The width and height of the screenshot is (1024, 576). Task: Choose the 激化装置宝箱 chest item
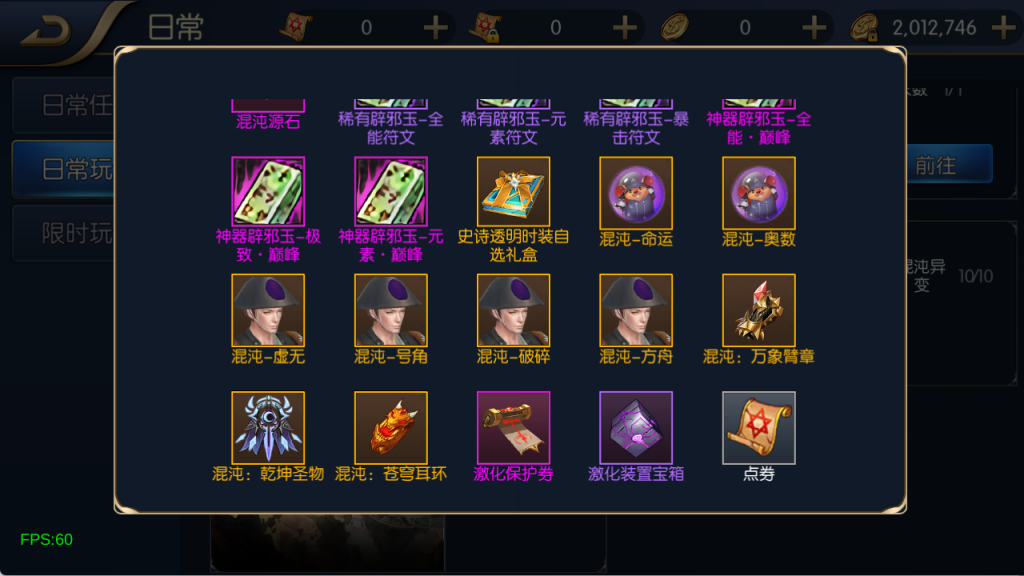tap(636, 427)
